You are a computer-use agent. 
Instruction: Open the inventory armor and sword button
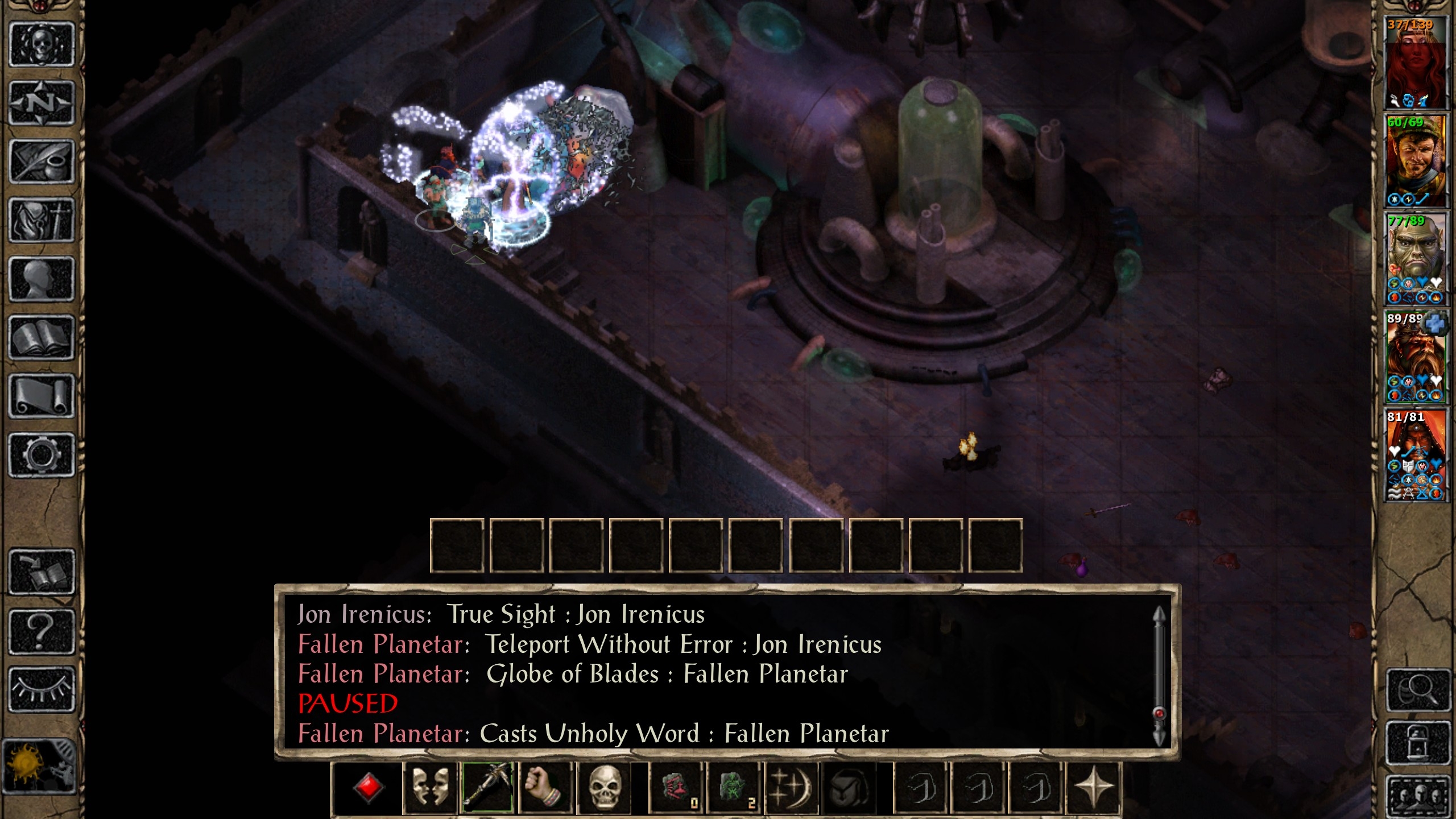[42, 221]
